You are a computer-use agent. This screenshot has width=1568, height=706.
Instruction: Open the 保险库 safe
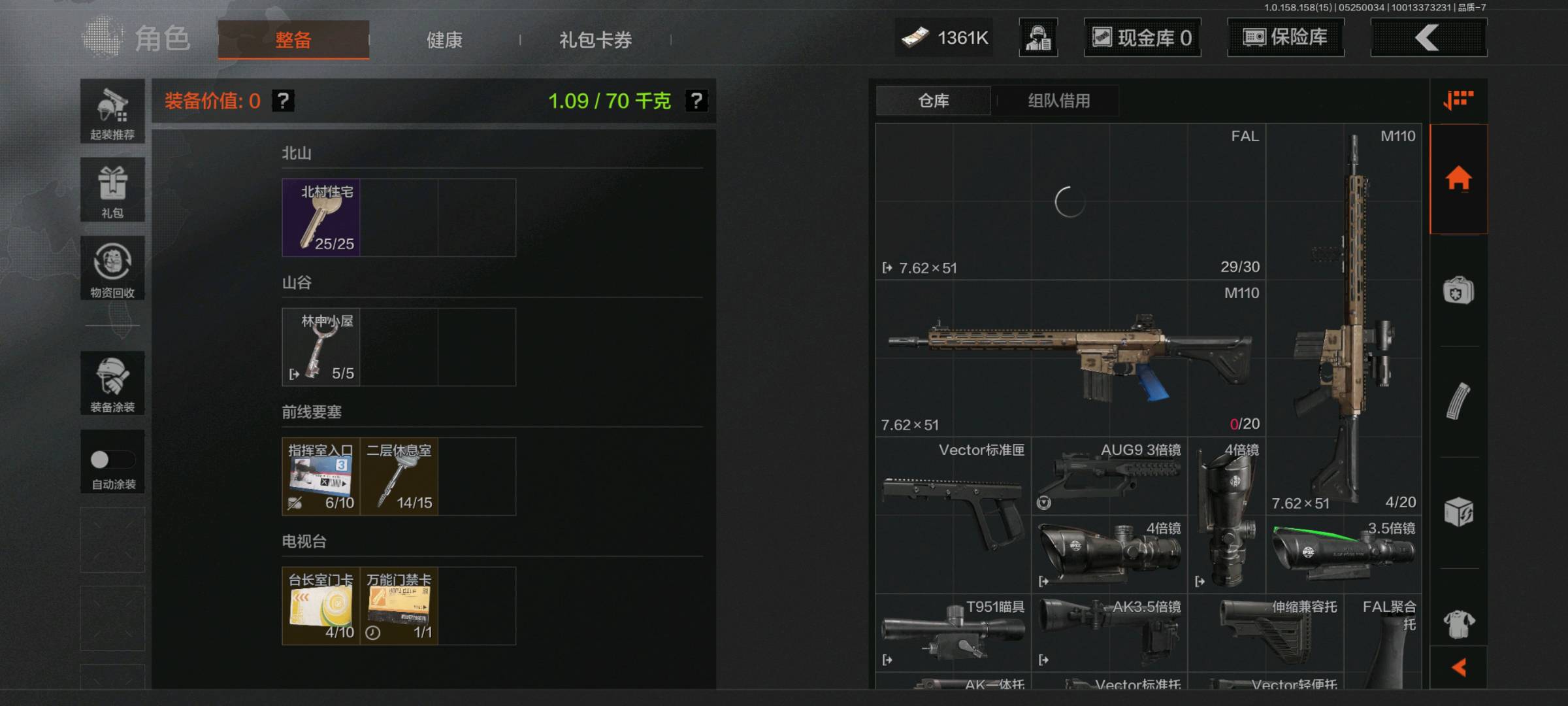coord(1285,38)
